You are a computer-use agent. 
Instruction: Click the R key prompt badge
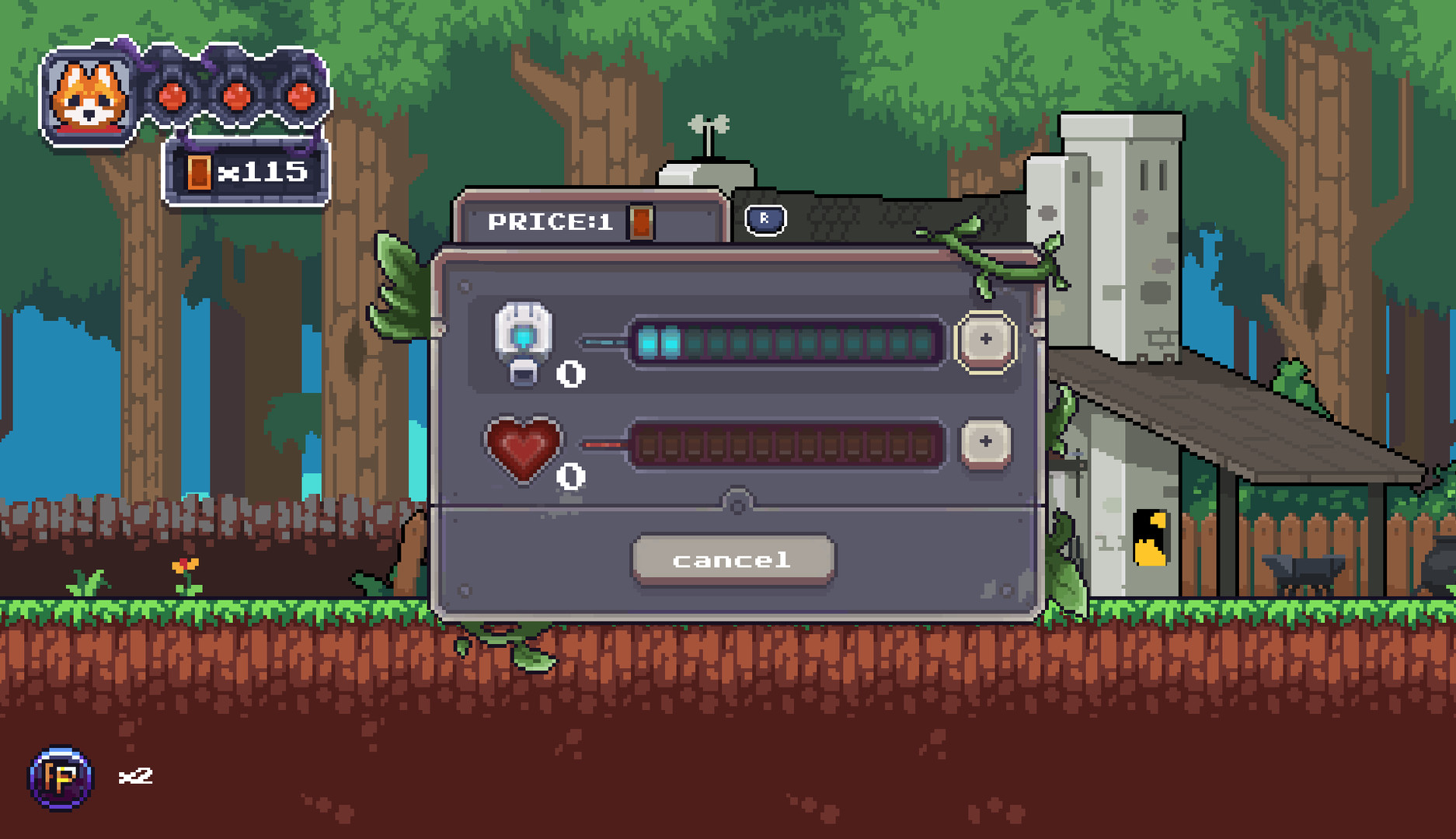[765, 220]
